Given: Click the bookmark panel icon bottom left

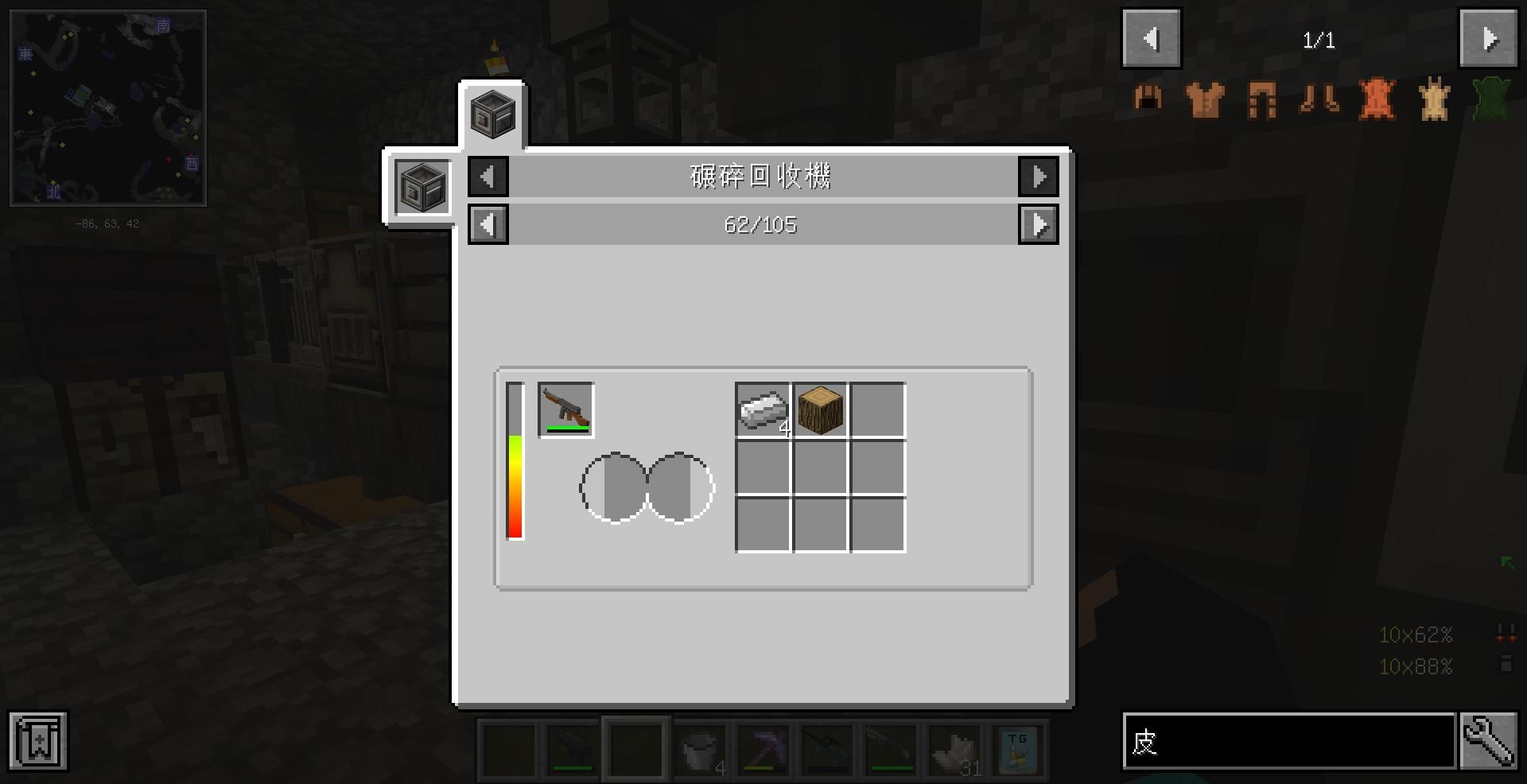Looking at the screenshot, I should (37, 741).
